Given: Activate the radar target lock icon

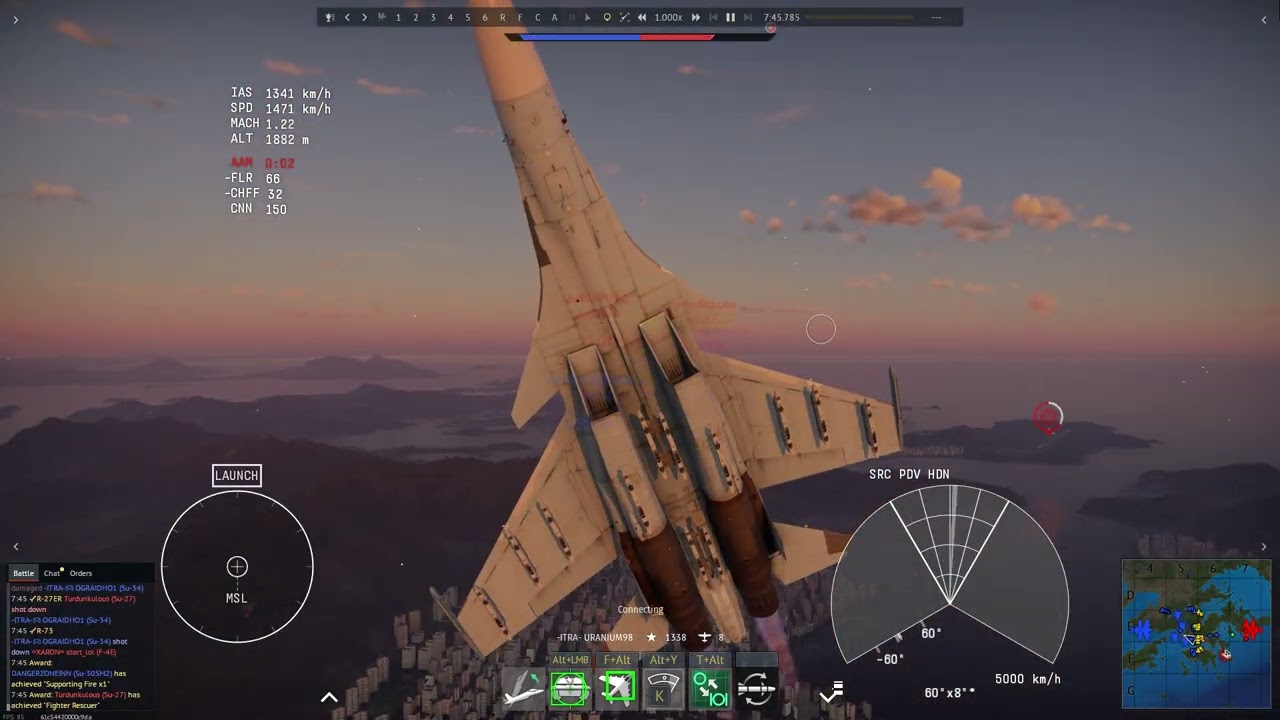Looking at the screenshot, I should (x=569, y=689).
